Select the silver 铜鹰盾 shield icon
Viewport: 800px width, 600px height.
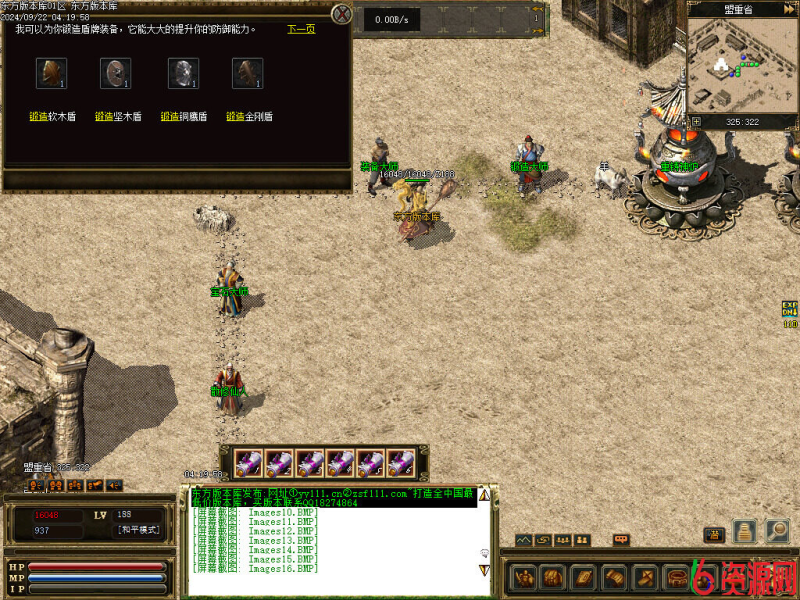point(181,73)
